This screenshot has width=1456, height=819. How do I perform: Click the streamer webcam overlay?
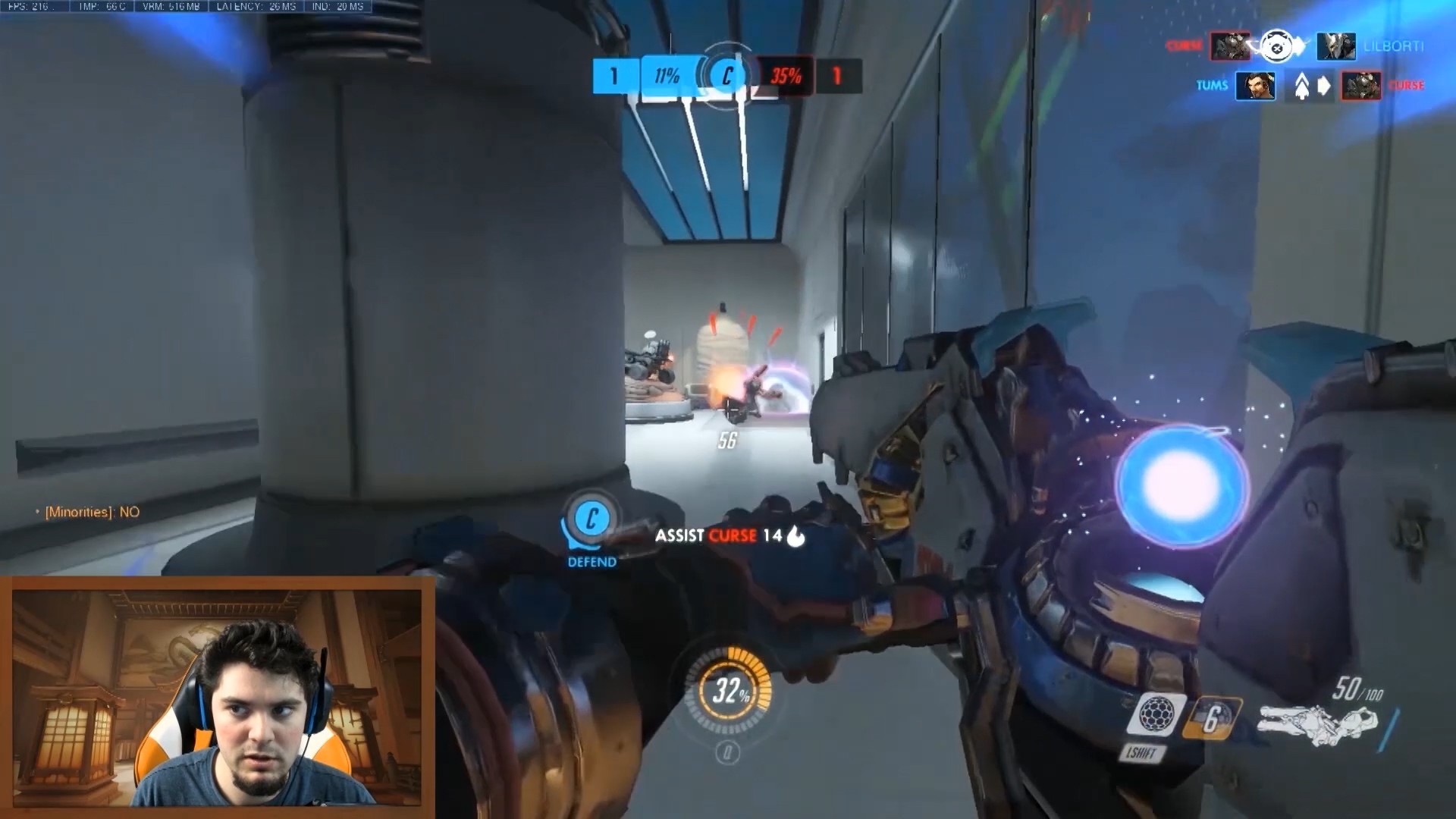[217, 698]
